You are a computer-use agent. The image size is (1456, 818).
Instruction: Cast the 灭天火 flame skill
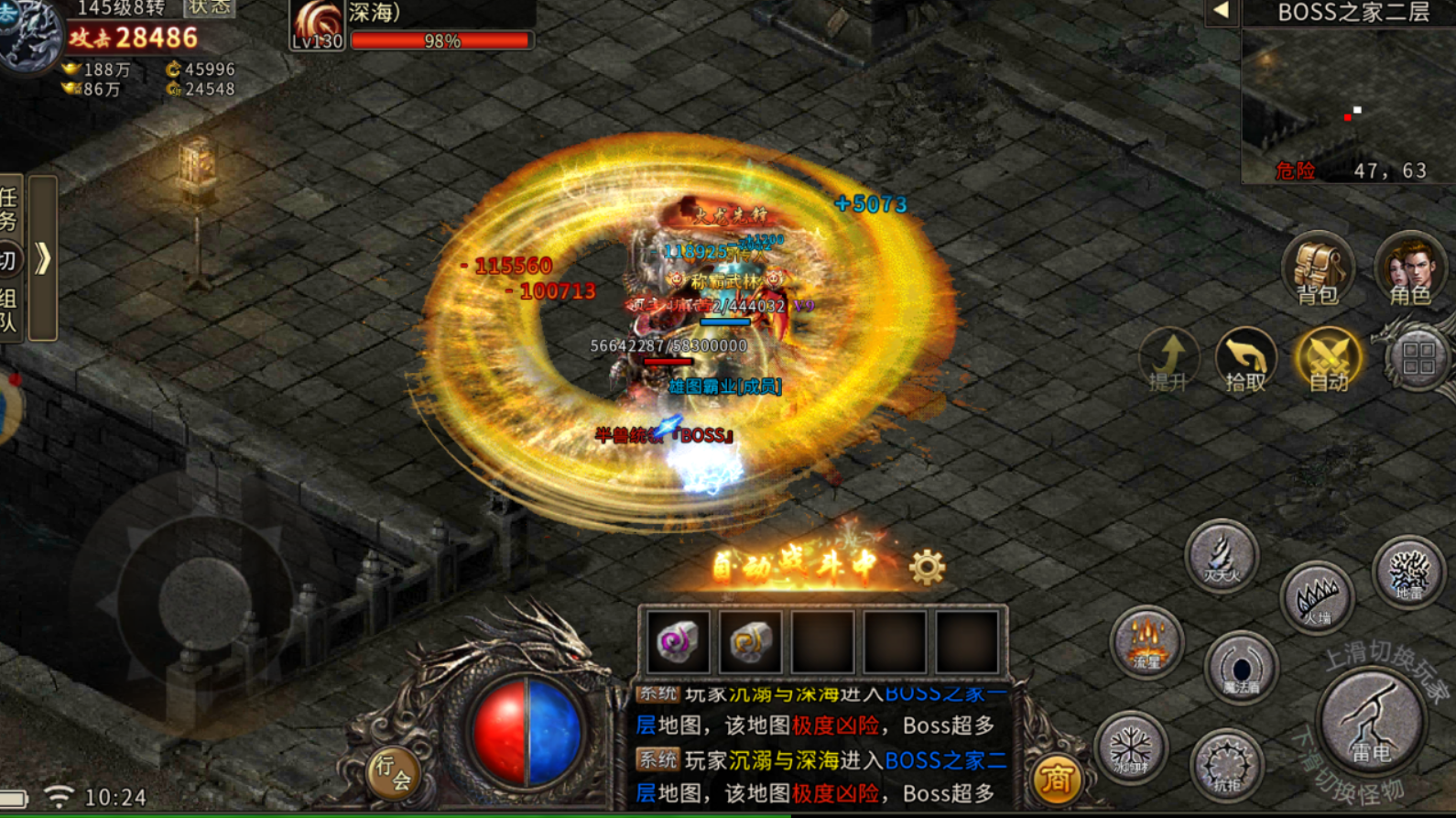click(1222, 555)
